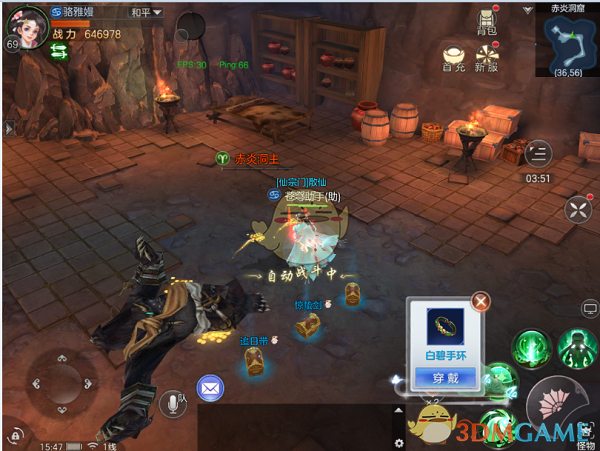The width and height of the screenshot is (600, 451).
Task: Open the 赤炎洞窟 minimap
Action: (x=565, y=46)
